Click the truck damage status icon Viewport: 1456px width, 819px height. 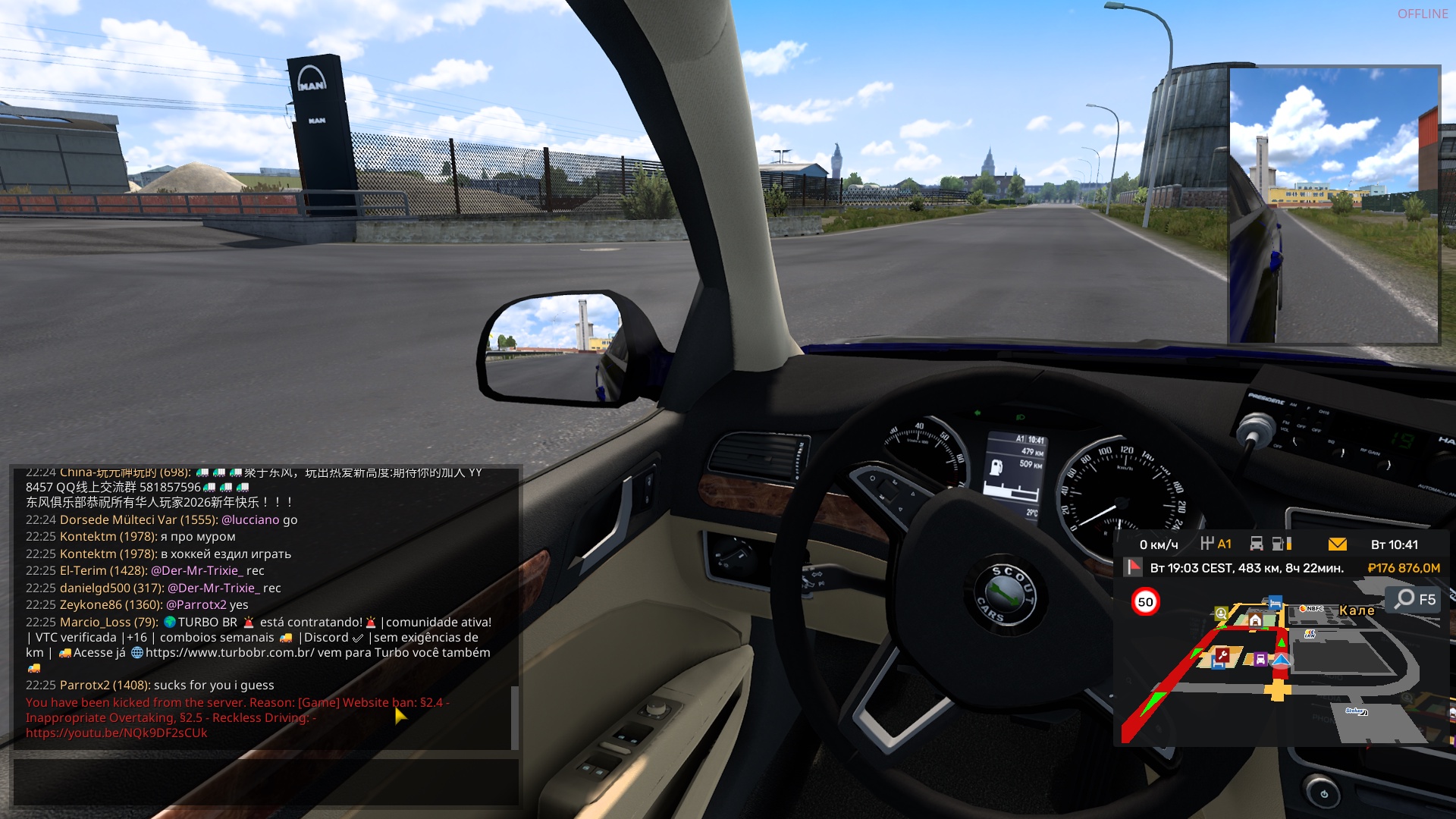click(1257, 544)
